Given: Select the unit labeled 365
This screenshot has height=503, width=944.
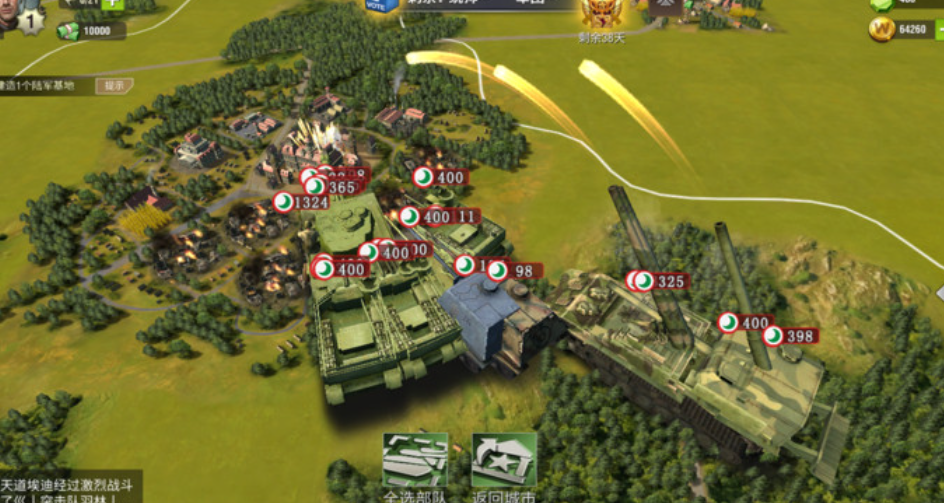Looking at the screenshot, I should [x=332, y=187].
